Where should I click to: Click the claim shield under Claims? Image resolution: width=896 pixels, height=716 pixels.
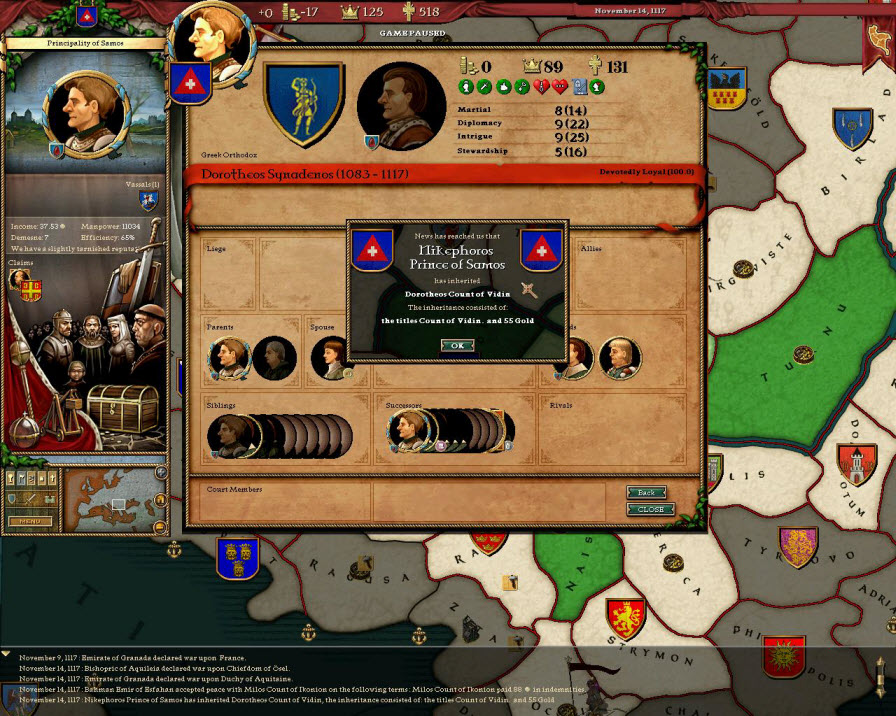click(x=31, y=289)
